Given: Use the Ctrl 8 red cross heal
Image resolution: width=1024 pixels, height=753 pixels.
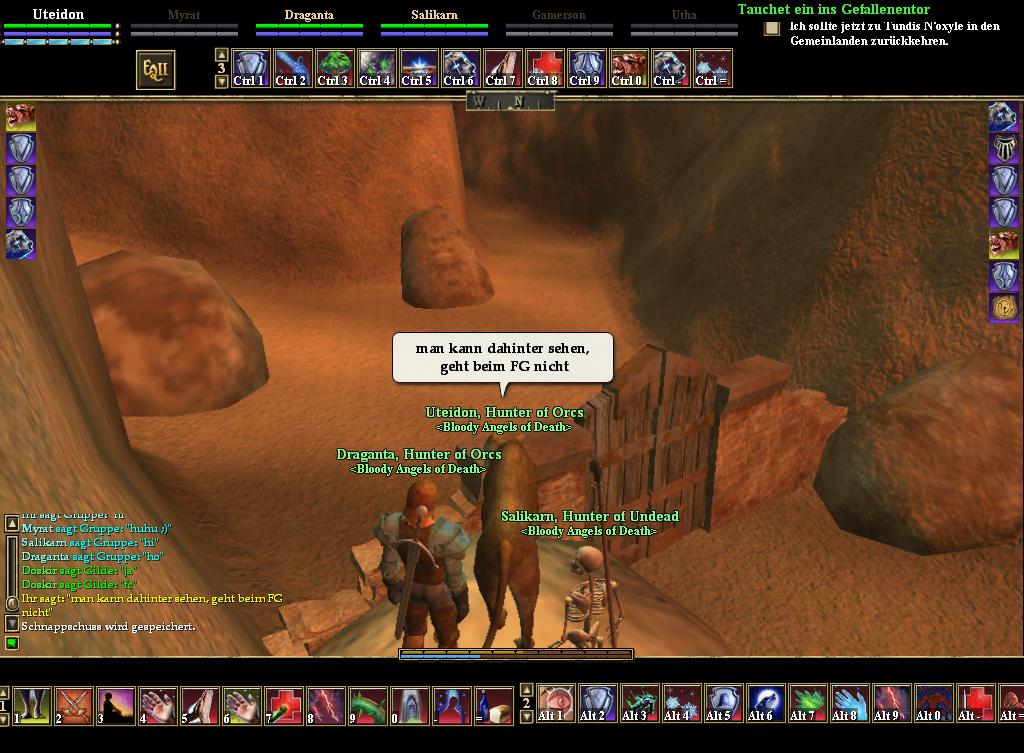Looking at the screenshot, I should [544, 68].
